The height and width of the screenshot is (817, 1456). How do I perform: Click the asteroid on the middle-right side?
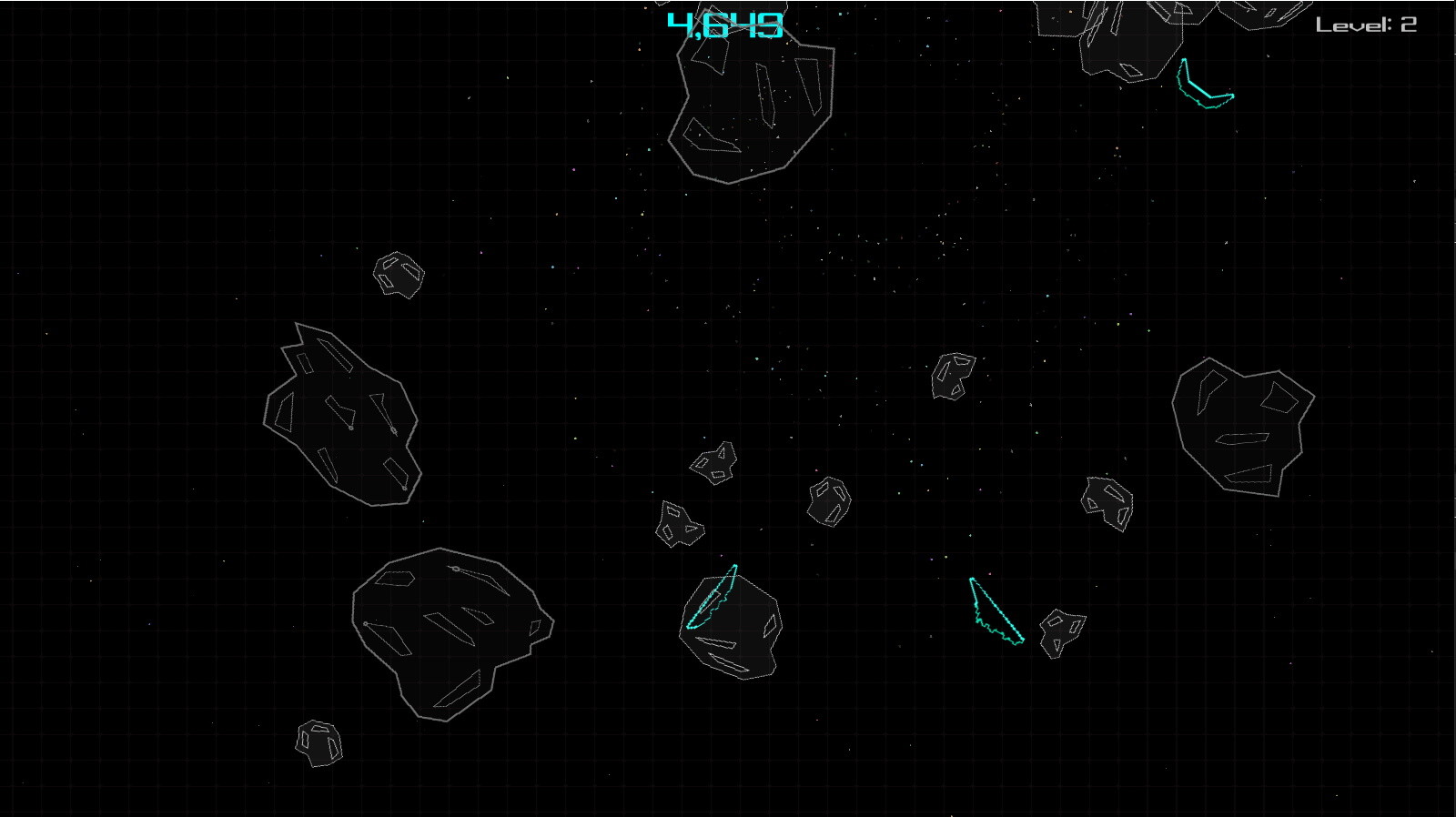pyautogui.click(x=1106, y=500)
